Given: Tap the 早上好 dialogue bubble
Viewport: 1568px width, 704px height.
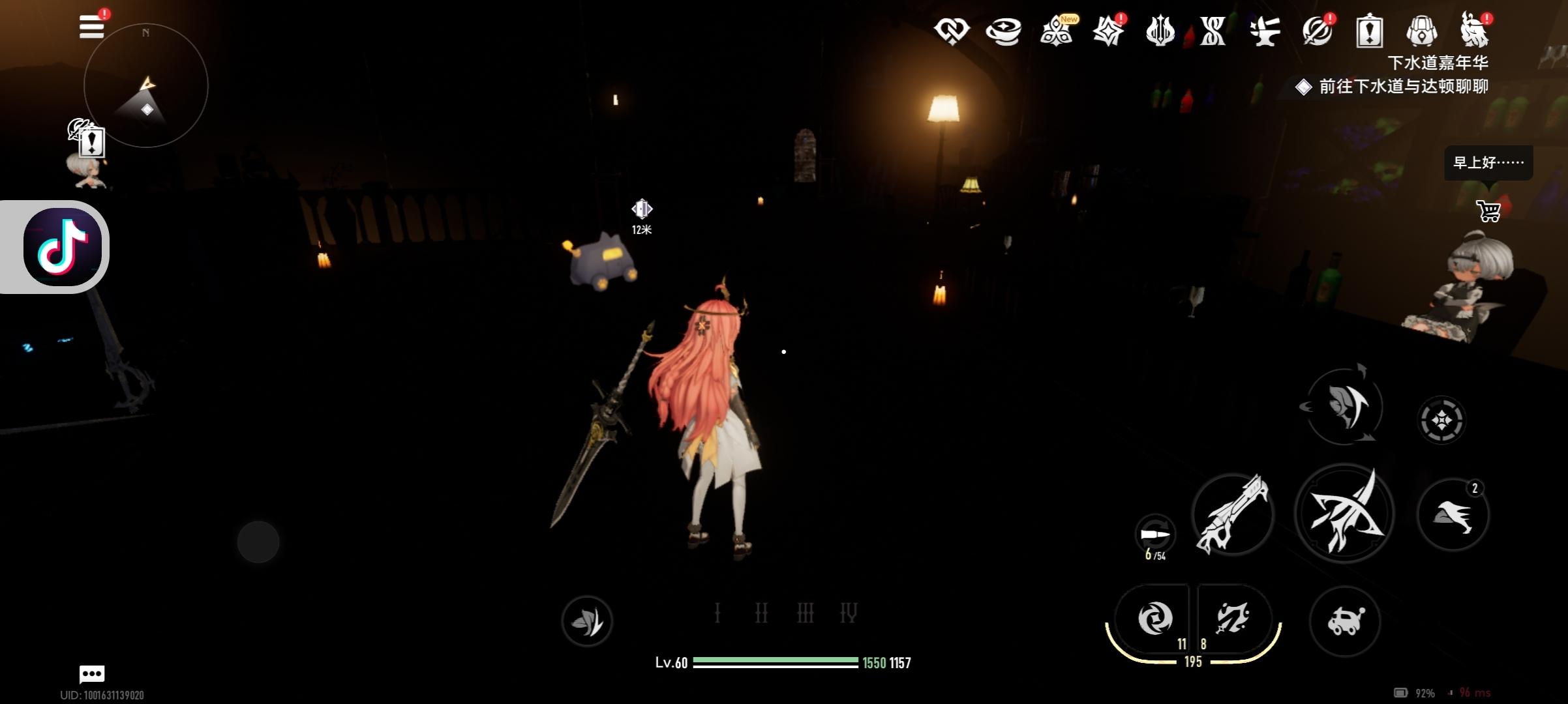Looking at the screenshot, I should click(1488, 162).
